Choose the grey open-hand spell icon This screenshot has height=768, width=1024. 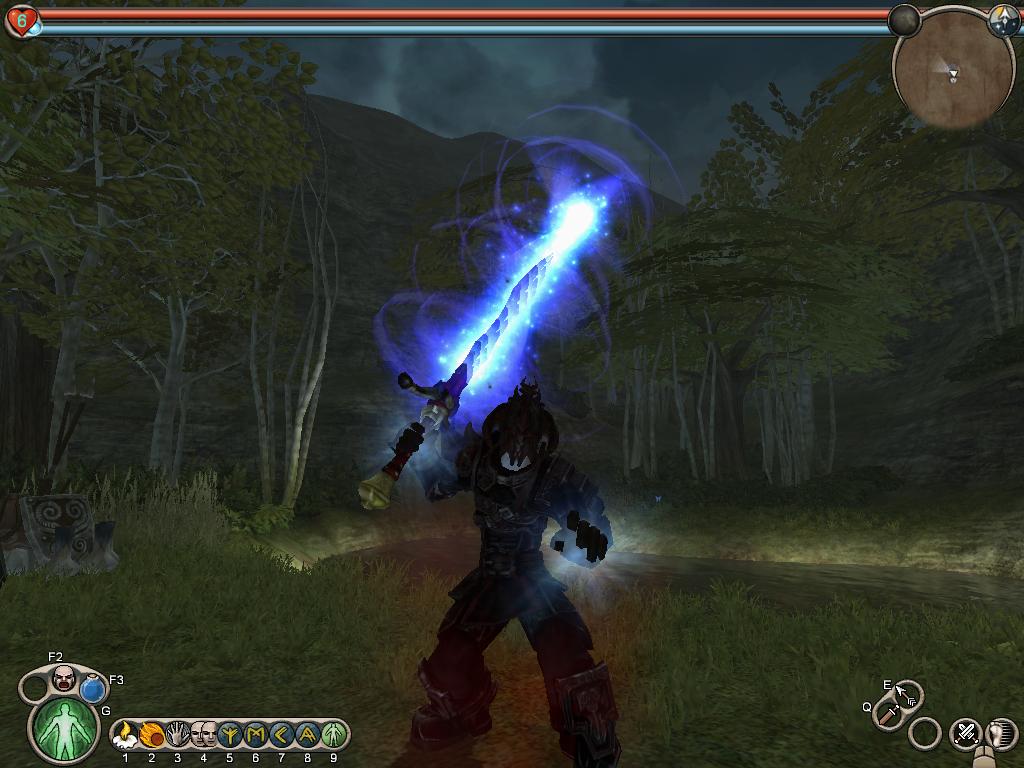coord(178,735)
